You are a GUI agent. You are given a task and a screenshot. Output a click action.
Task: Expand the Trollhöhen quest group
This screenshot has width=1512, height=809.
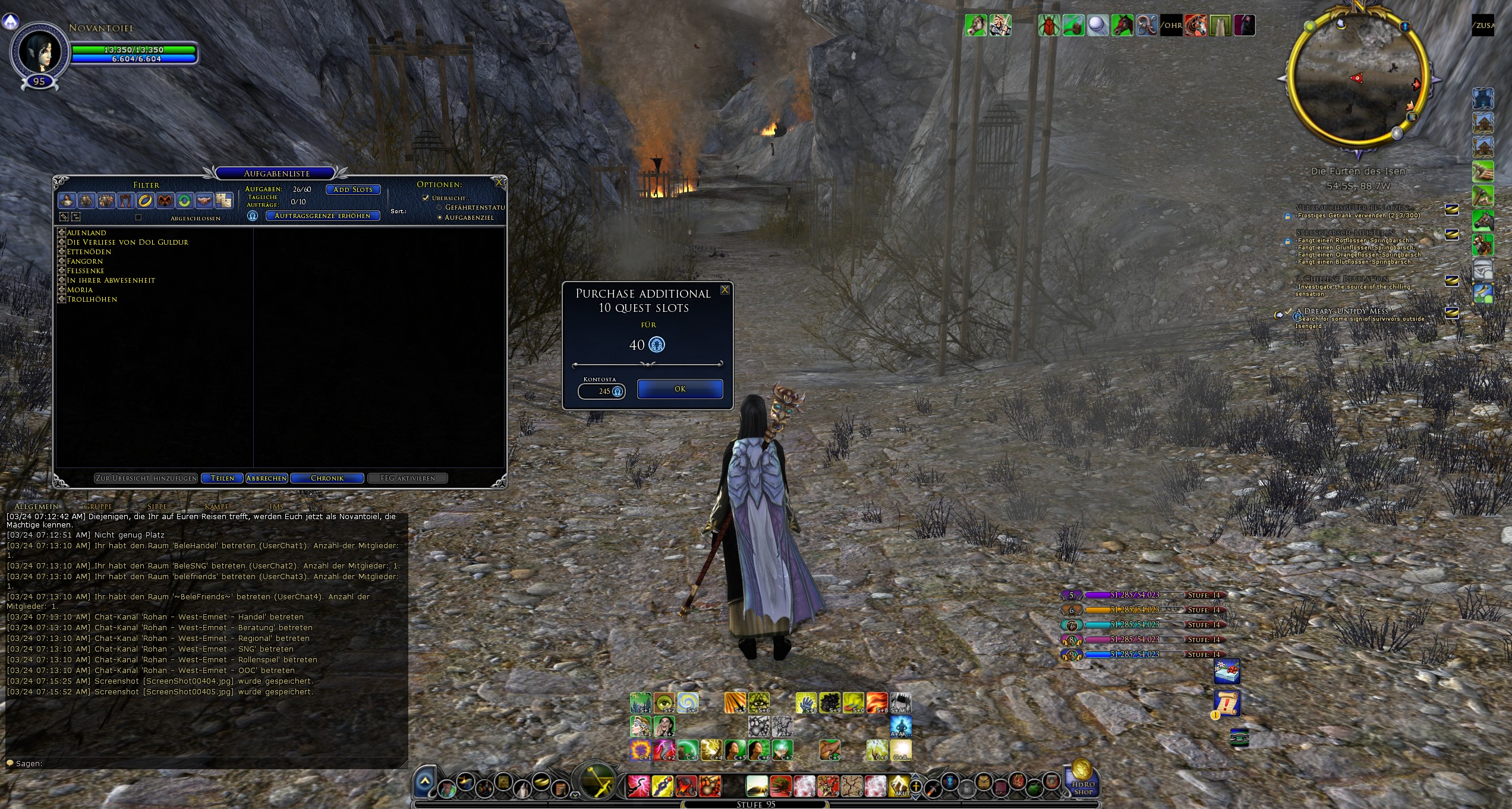[61, 299]
